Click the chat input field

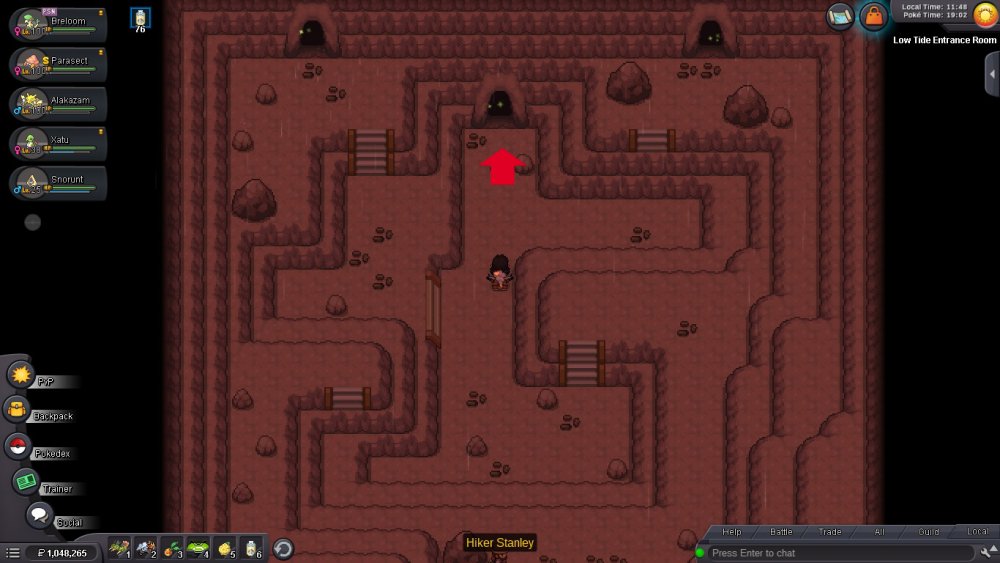[x=840, y=553]
